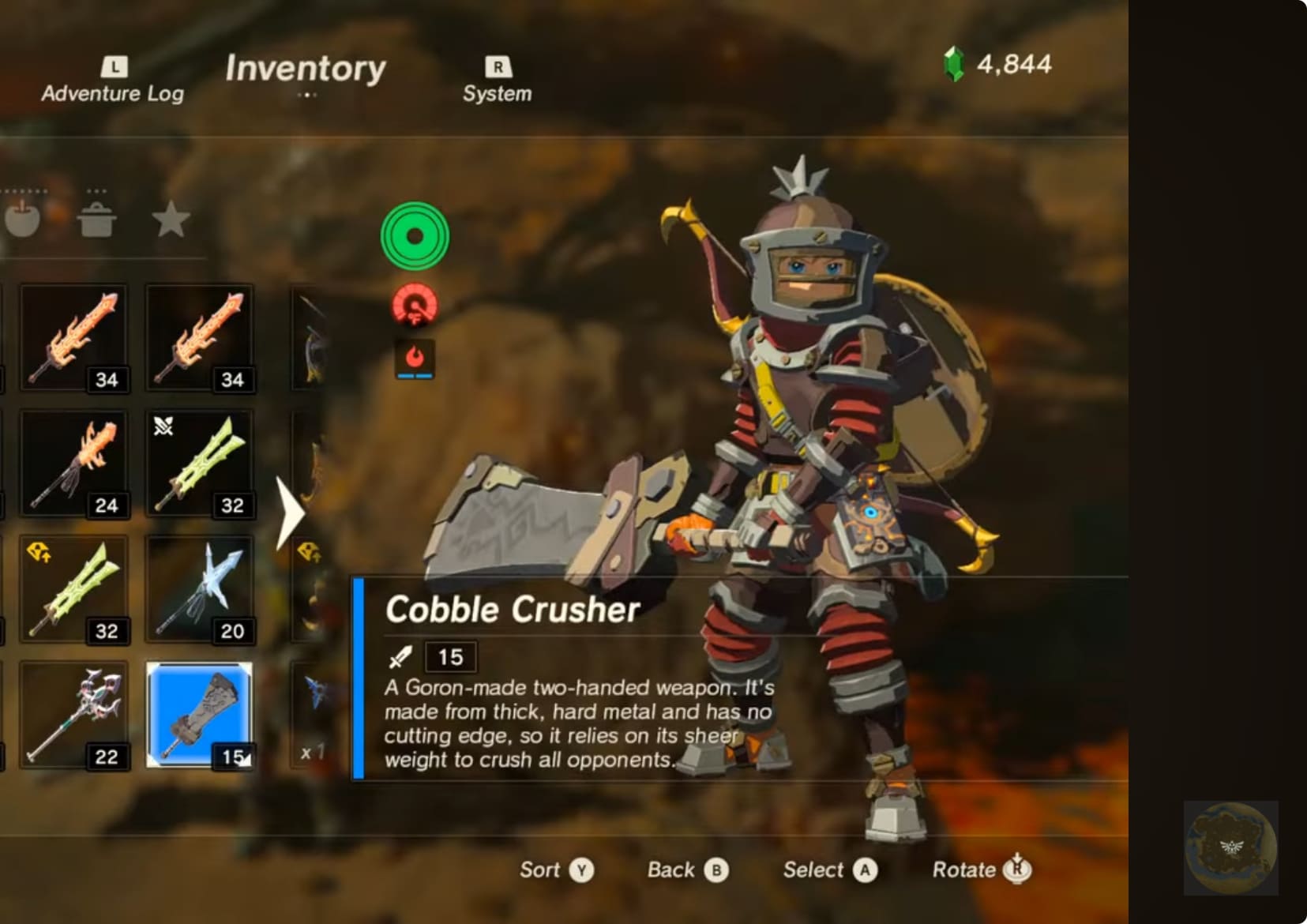1307x924 pixels.
Task: Click the blue durability gauge under the flame icon
Action: coord(414,377)
